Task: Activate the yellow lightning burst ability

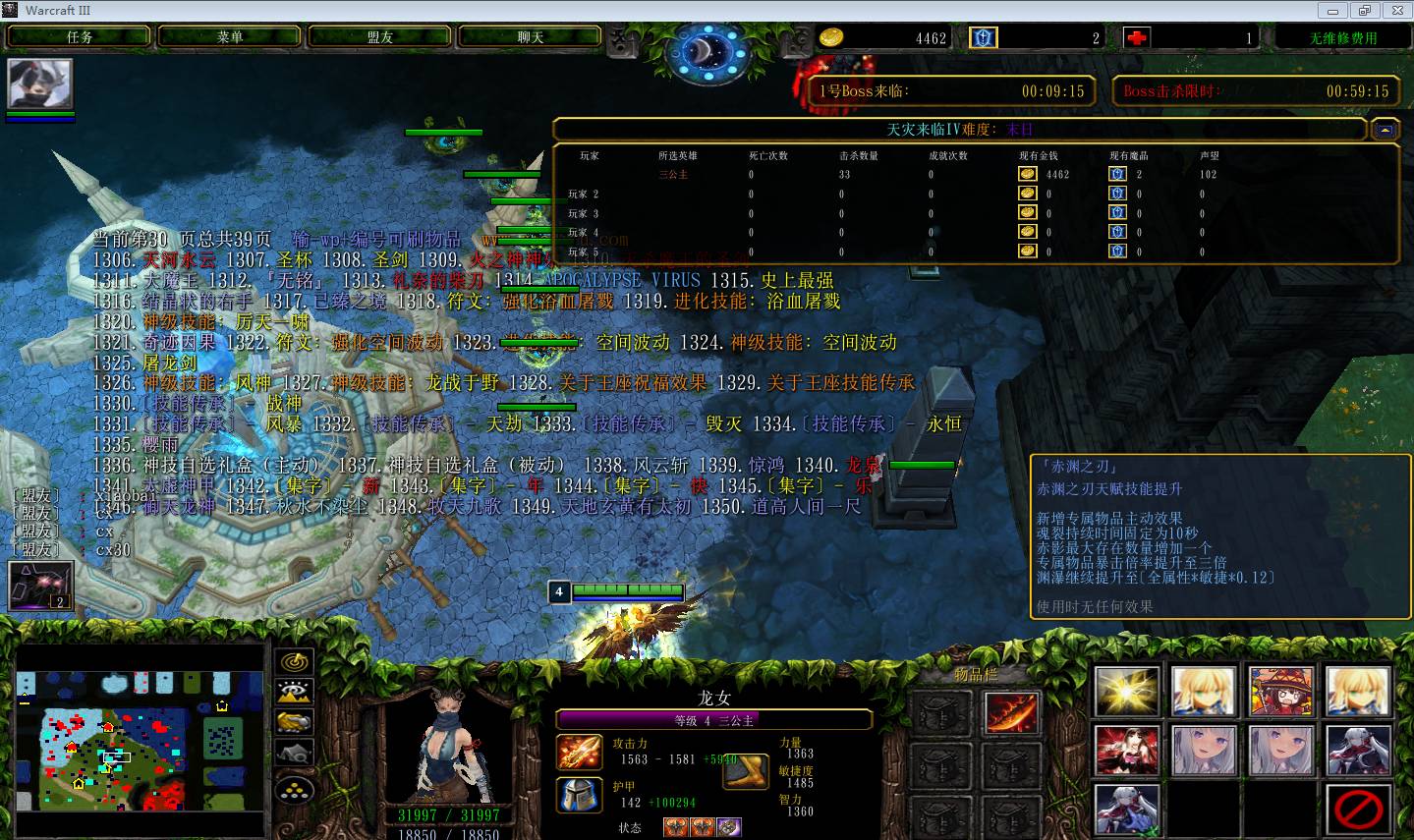Action: [1126, 691]
